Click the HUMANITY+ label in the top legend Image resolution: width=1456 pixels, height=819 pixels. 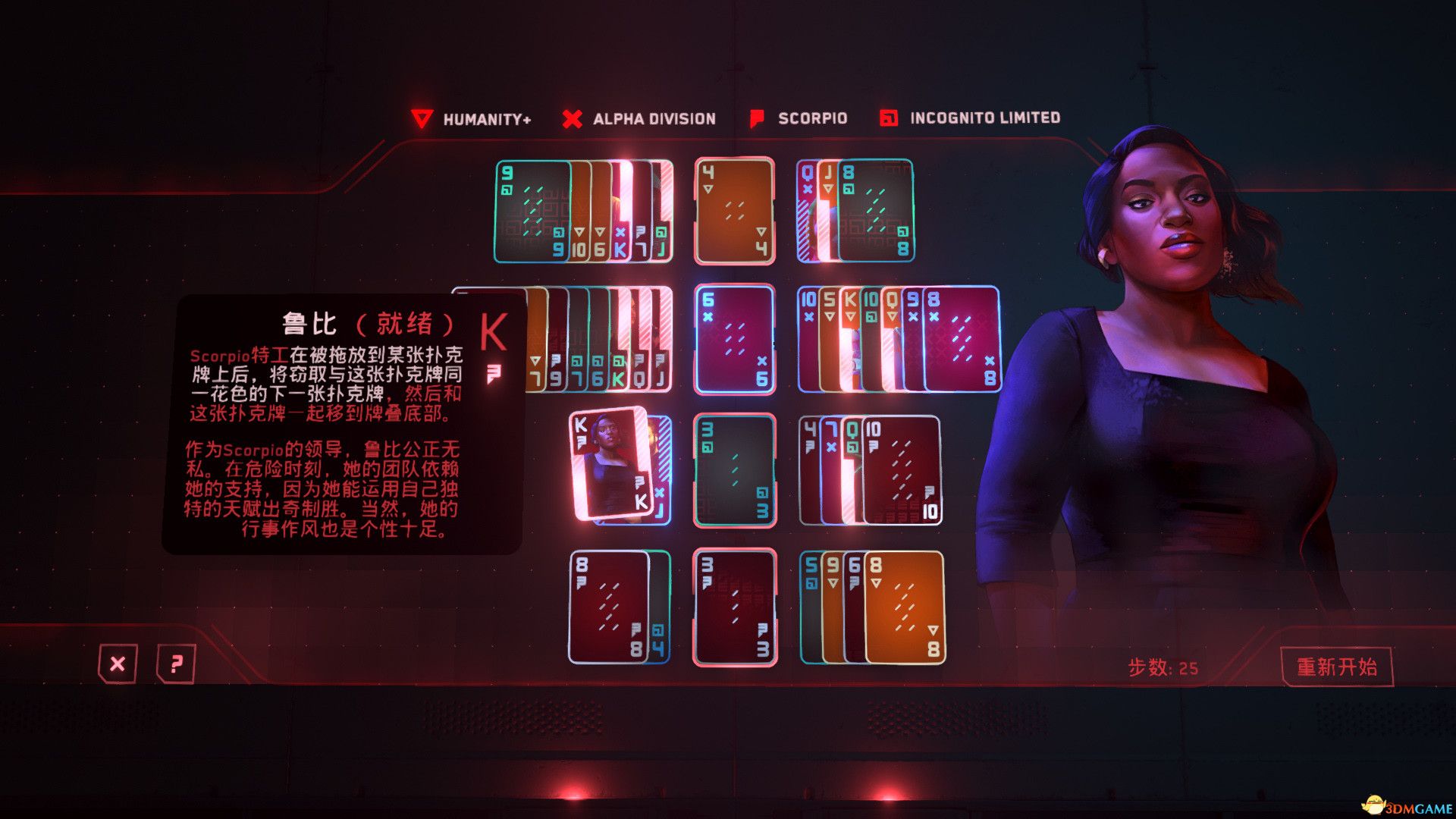tap(488, 118)
